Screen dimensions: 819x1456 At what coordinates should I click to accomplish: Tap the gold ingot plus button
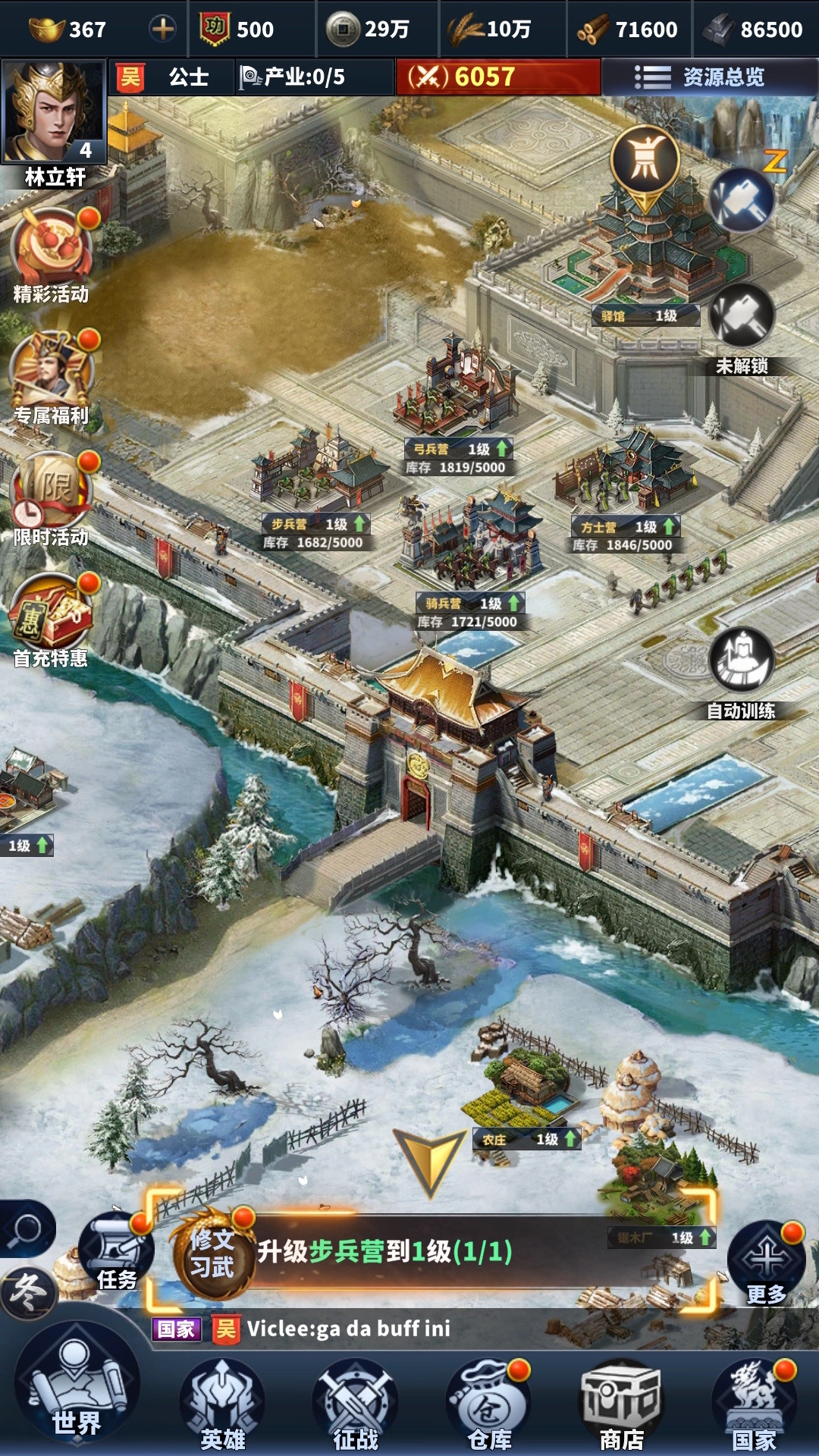click(162, 29)
